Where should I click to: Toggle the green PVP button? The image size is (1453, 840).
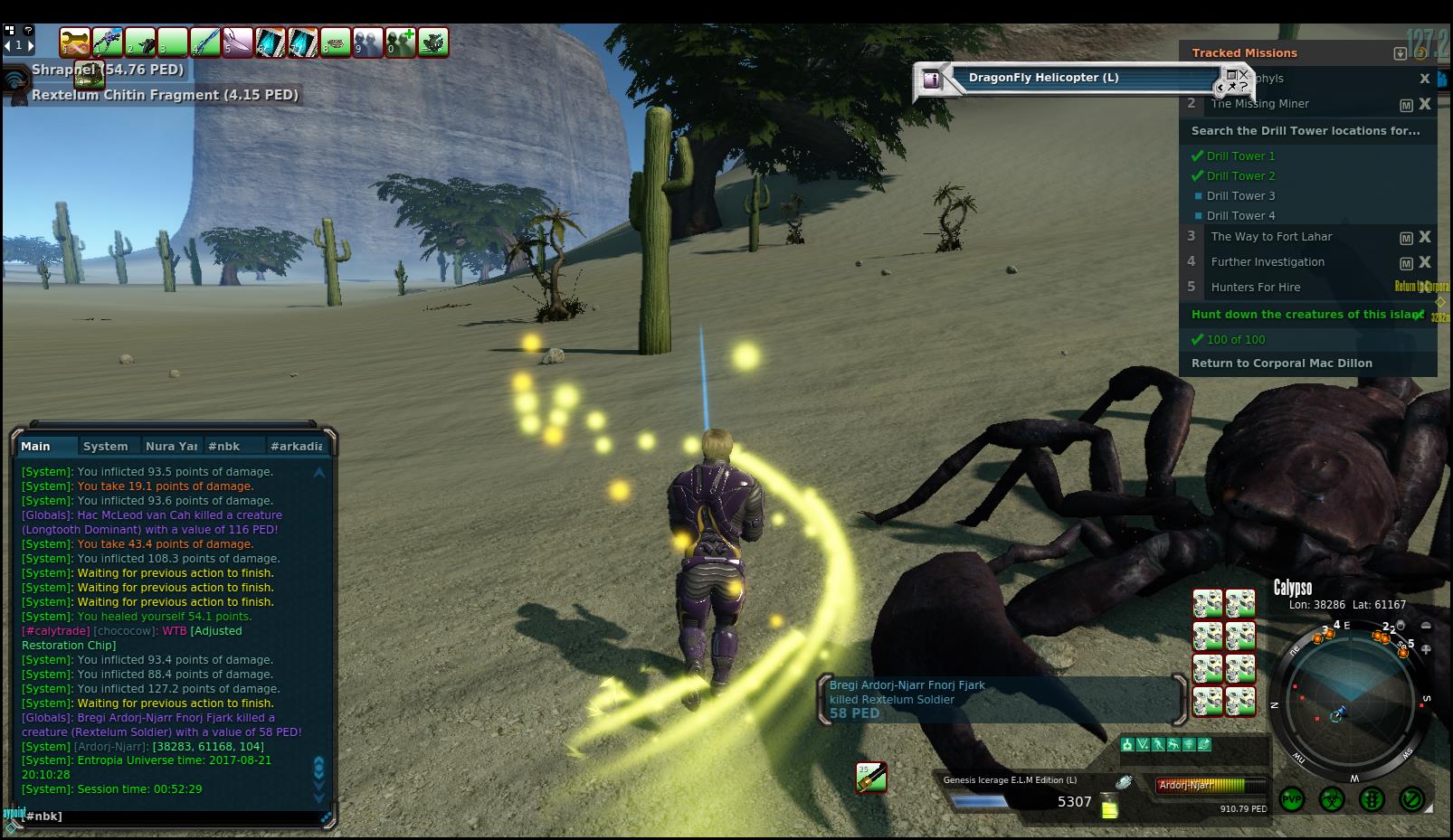point(1292,799)
